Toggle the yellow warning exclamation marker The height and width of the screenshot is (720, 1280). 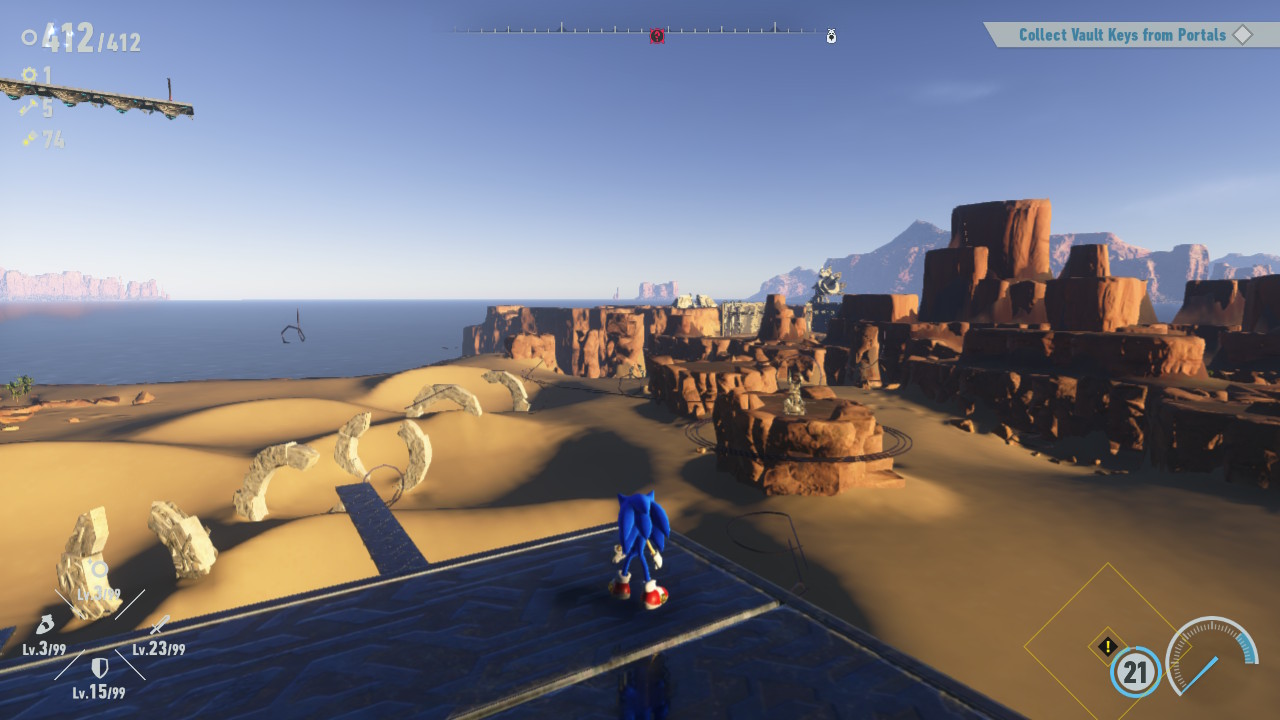click(1106, 648)
